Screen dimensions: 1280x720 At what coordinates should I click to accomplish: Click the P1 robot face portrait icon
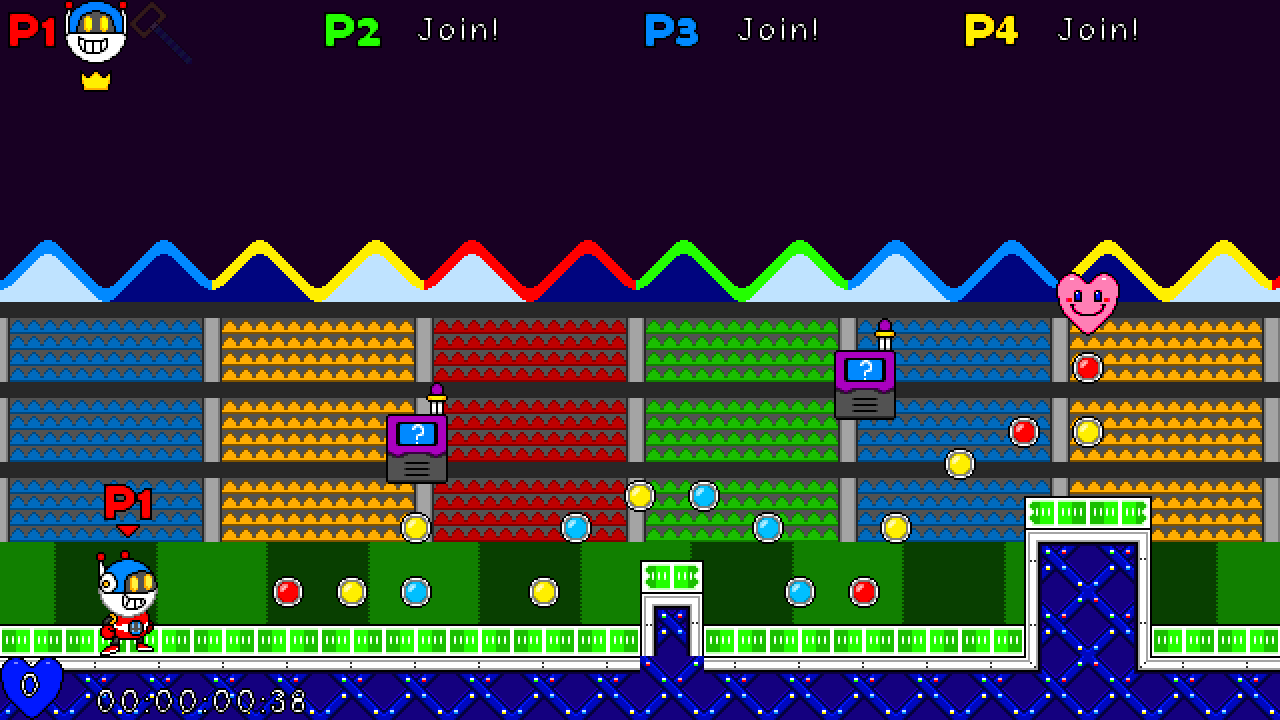tap(95, 35)
